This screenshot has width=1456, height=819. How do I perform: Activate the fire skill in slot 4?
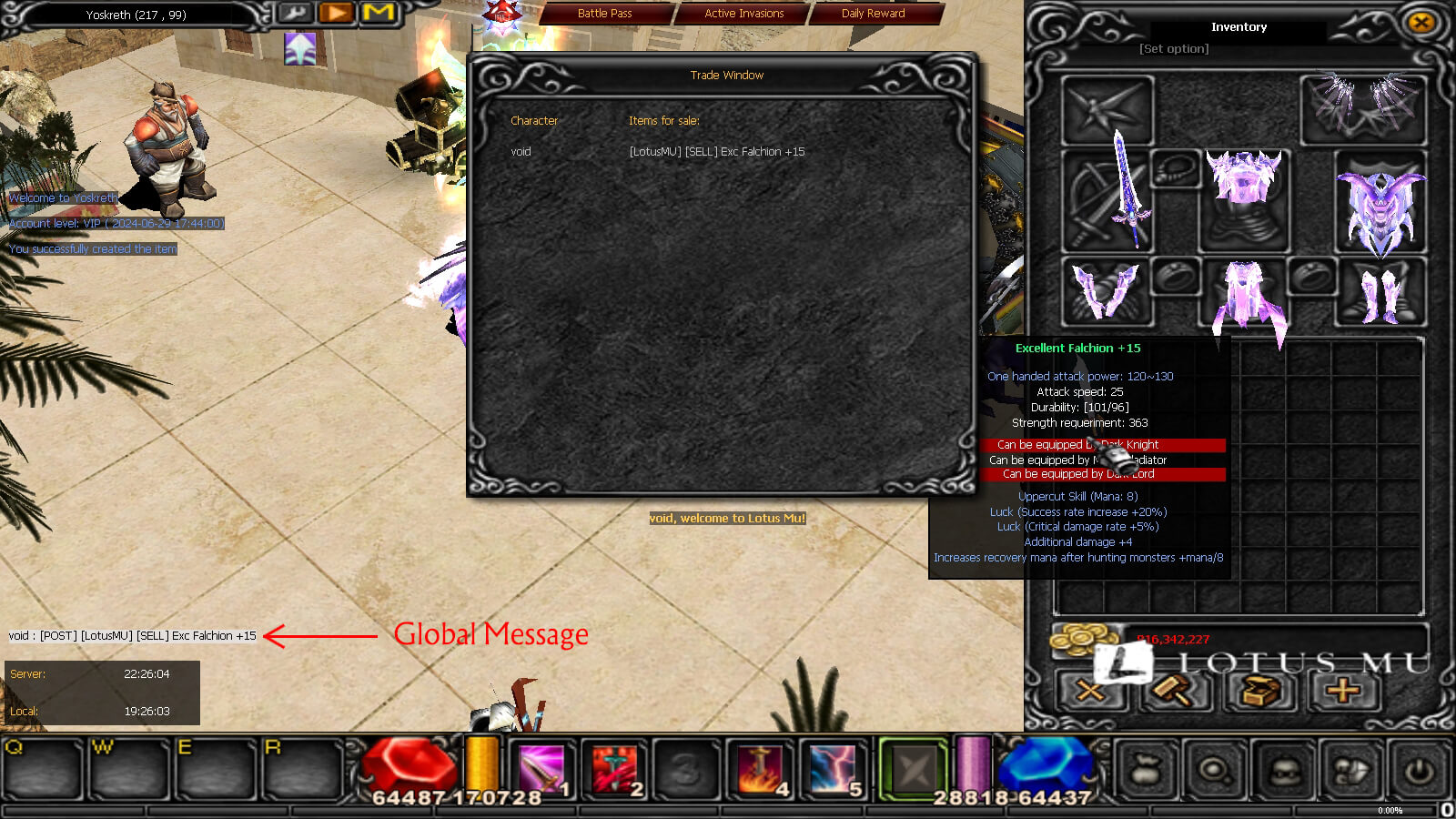(x=759, y=767)
